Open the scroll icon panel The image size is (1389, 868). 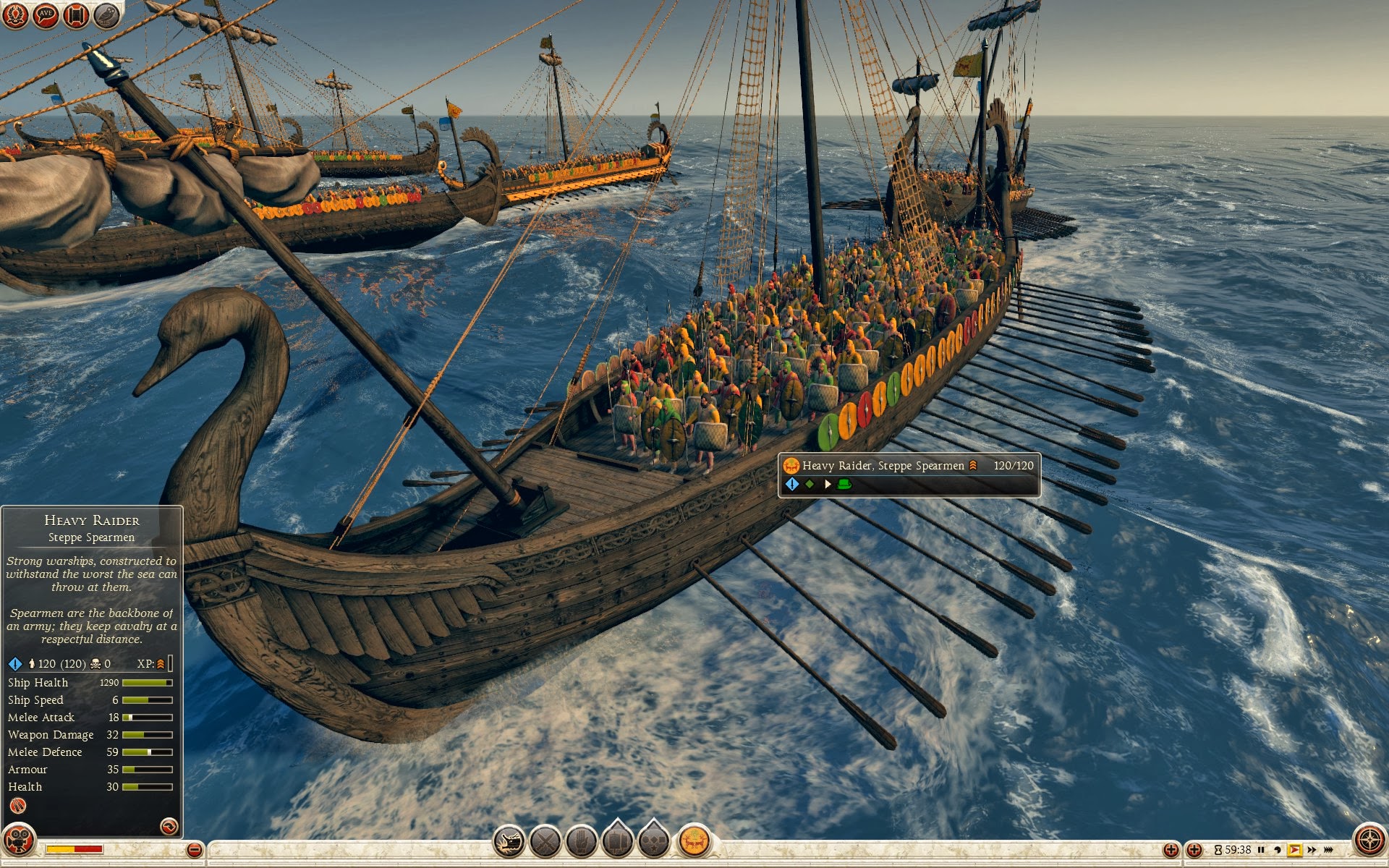(x=76, y=15)
